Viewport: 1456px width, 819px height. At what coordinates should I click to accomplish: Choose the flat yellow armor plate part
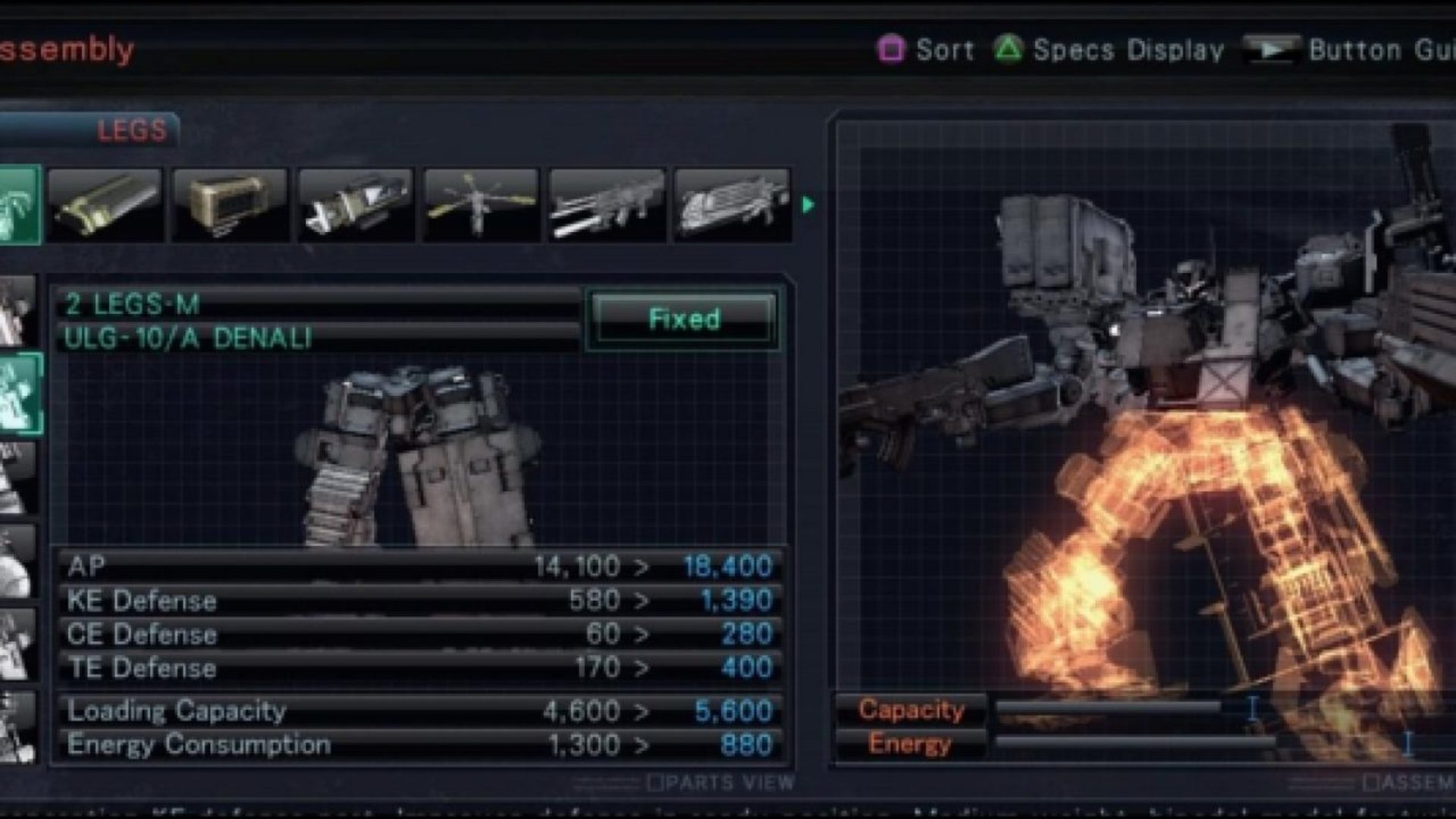click(105, 205)
